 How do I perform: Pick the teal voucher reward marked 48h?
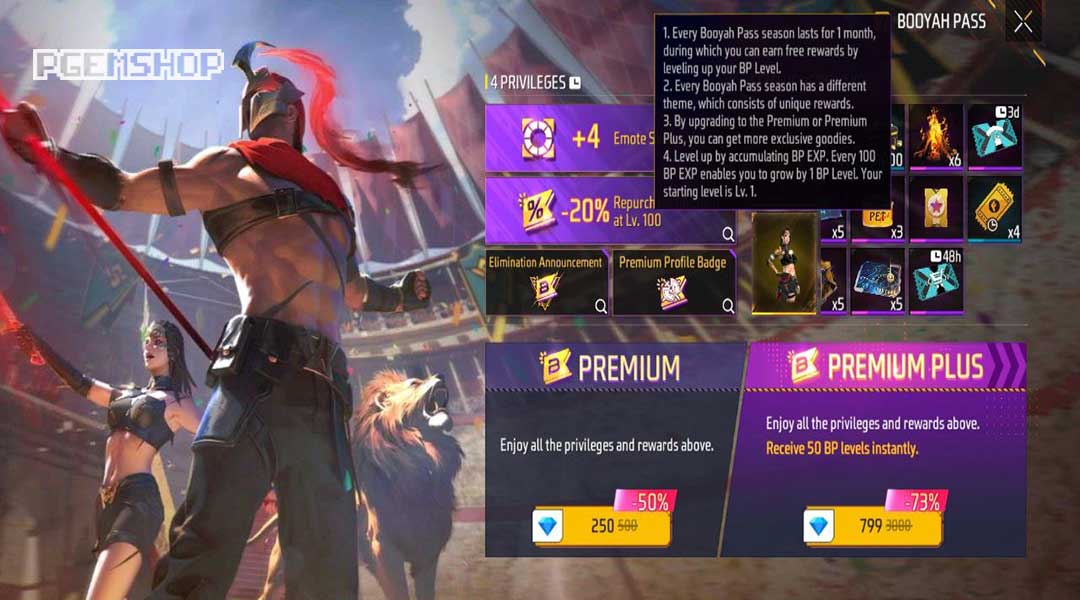935,280
